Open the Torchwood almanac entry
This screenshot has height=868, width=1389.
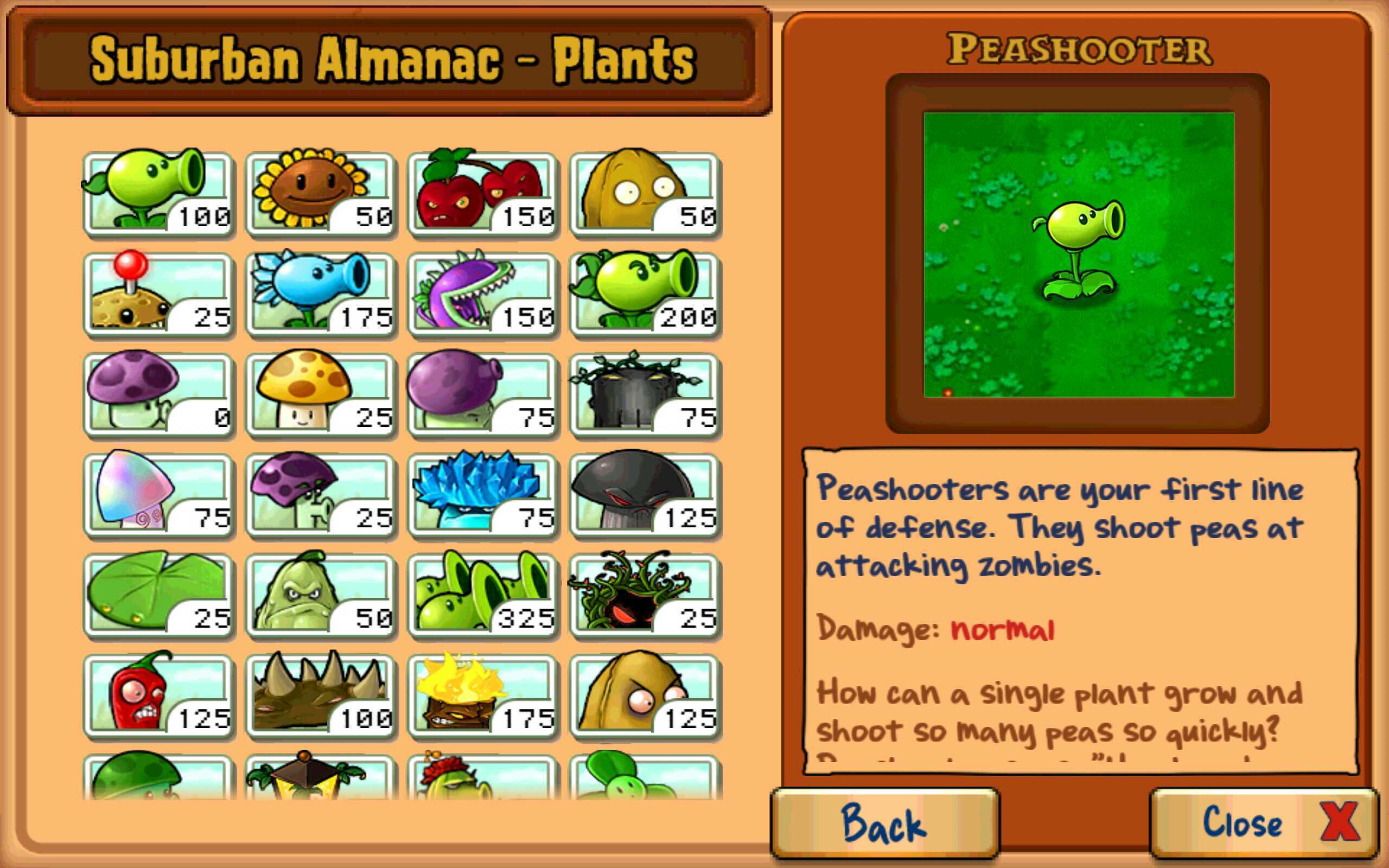point(482,698)
